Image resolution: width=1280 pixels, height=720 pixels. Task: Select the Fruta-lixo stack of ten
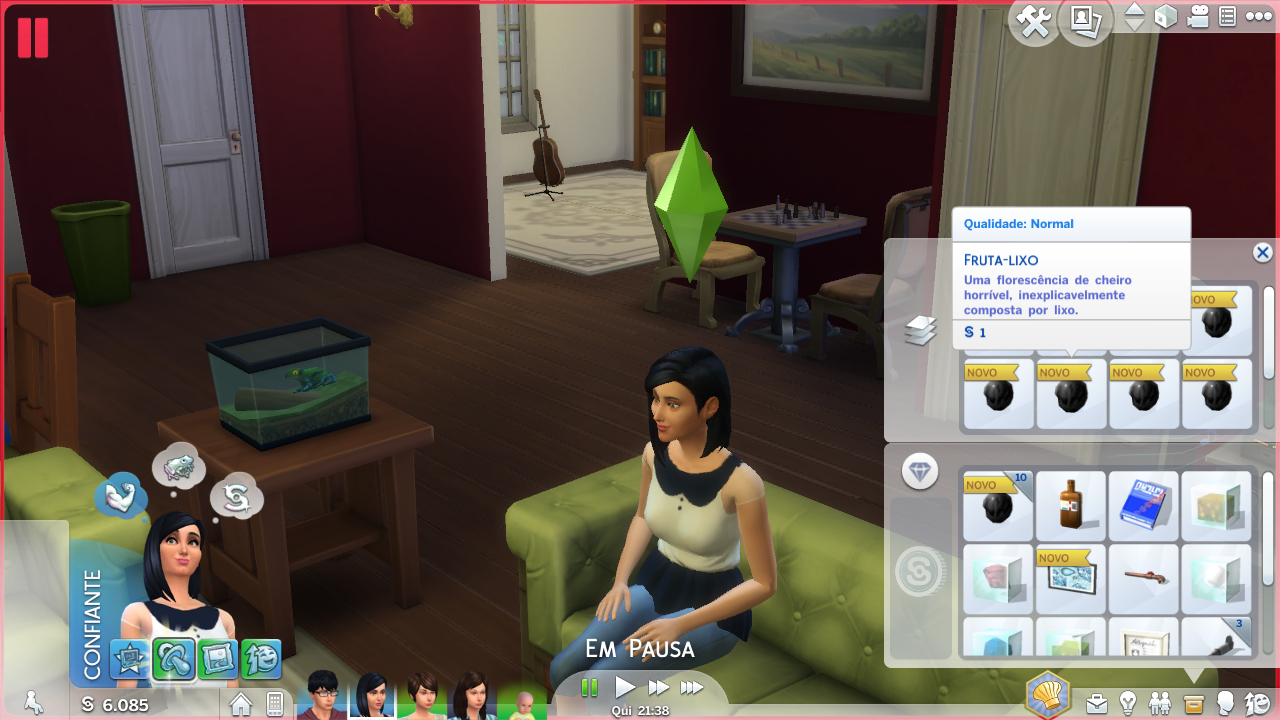tap(997, 506)
